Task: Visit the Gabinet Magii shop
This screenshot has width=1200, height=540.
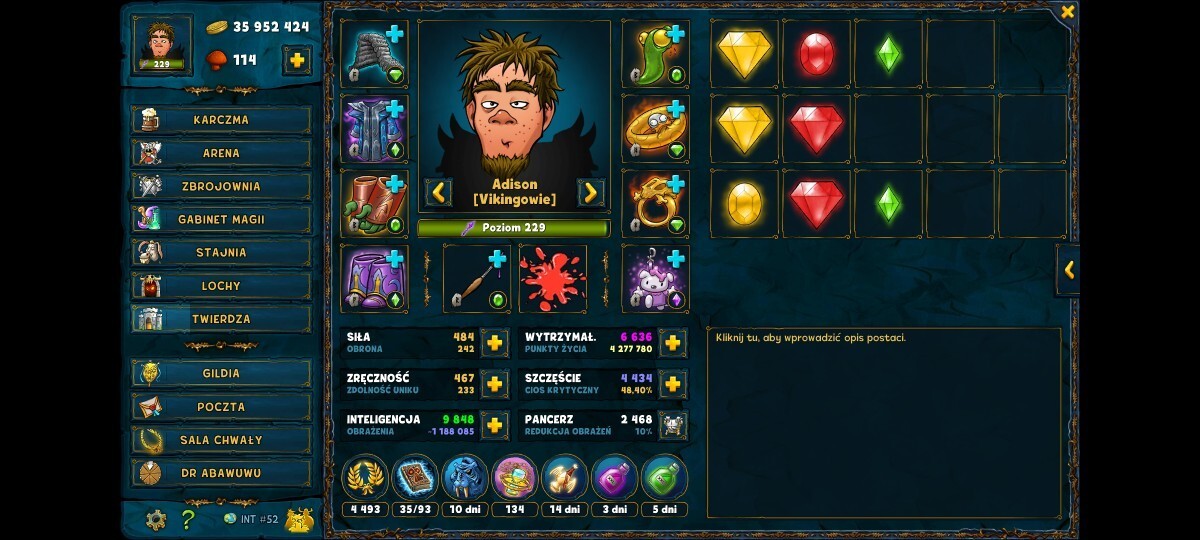Action: coord(221,219)
